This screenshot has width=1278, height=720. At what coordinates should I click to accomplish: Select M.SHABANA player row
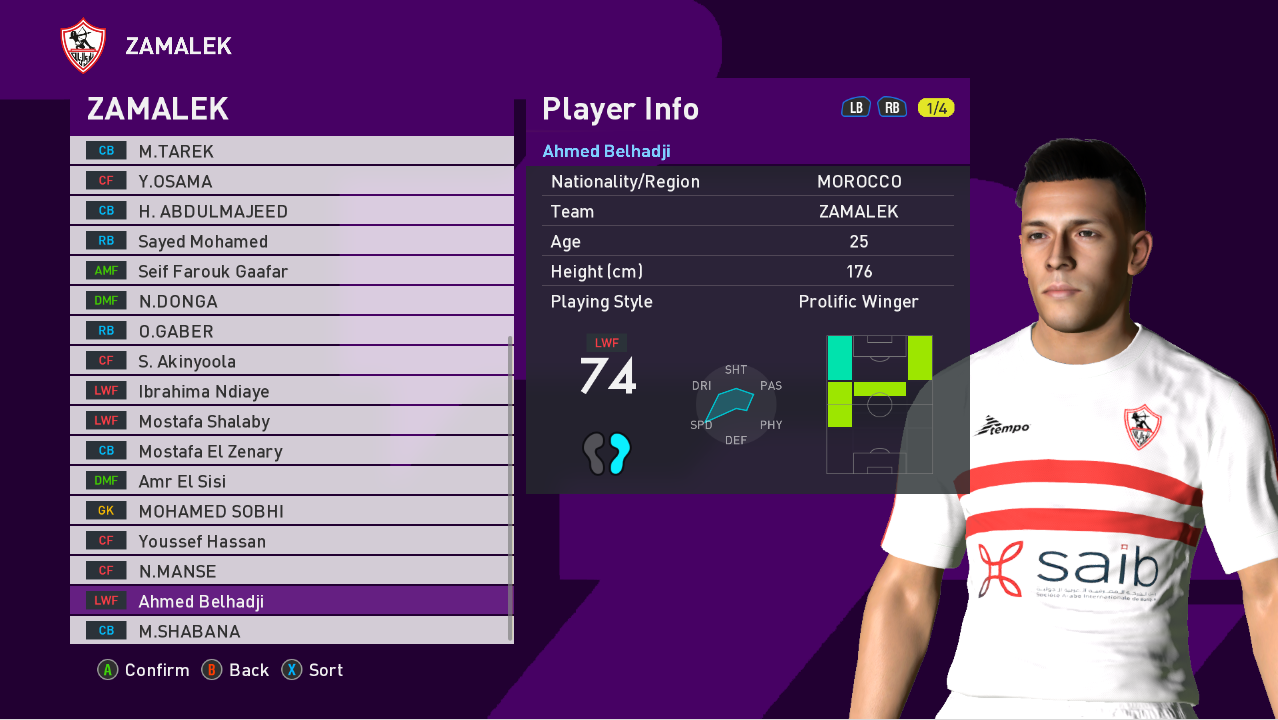(x=290, y=631)
